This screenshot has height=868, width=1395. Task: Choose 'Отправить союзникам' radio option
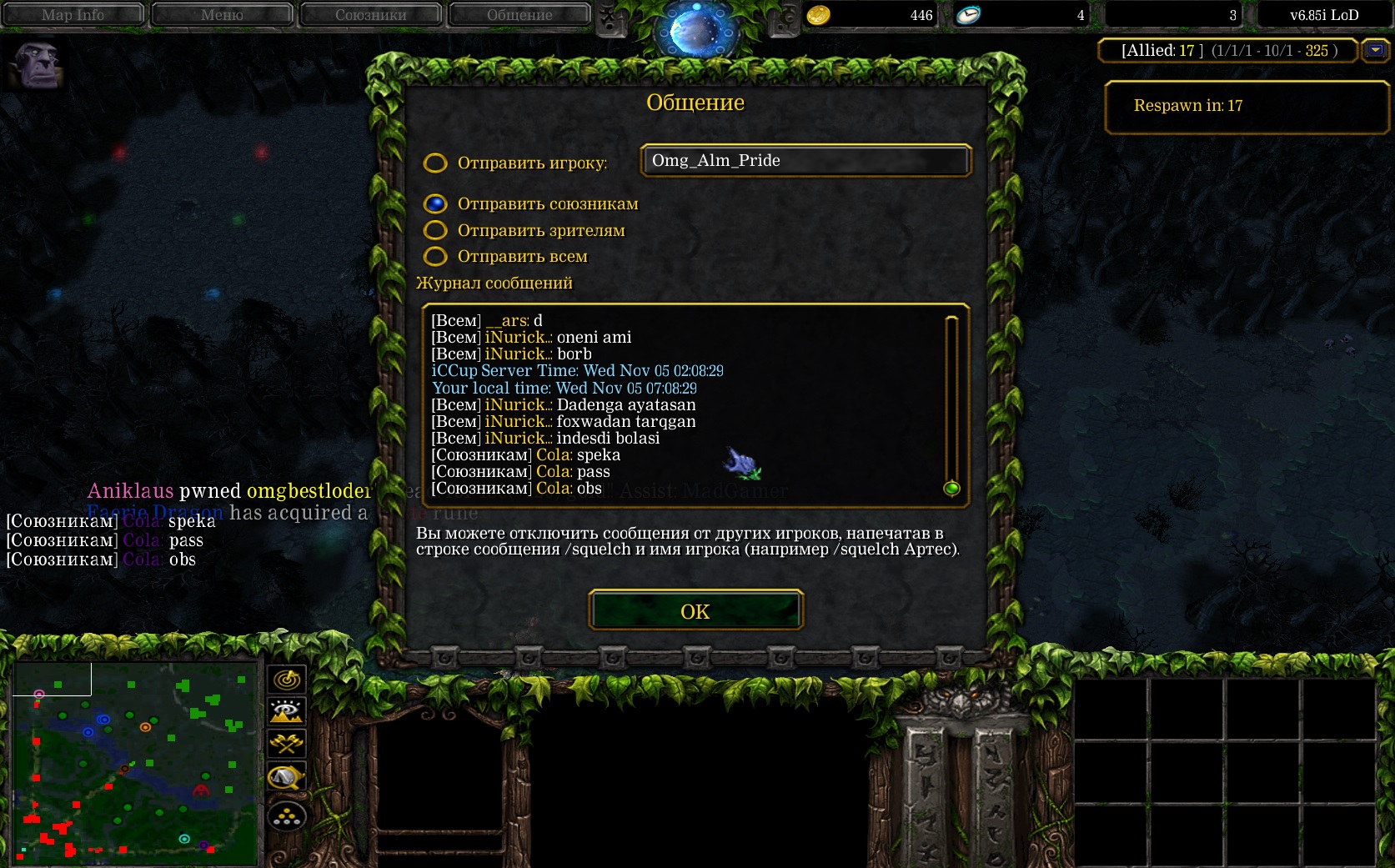tap(435, 204)
